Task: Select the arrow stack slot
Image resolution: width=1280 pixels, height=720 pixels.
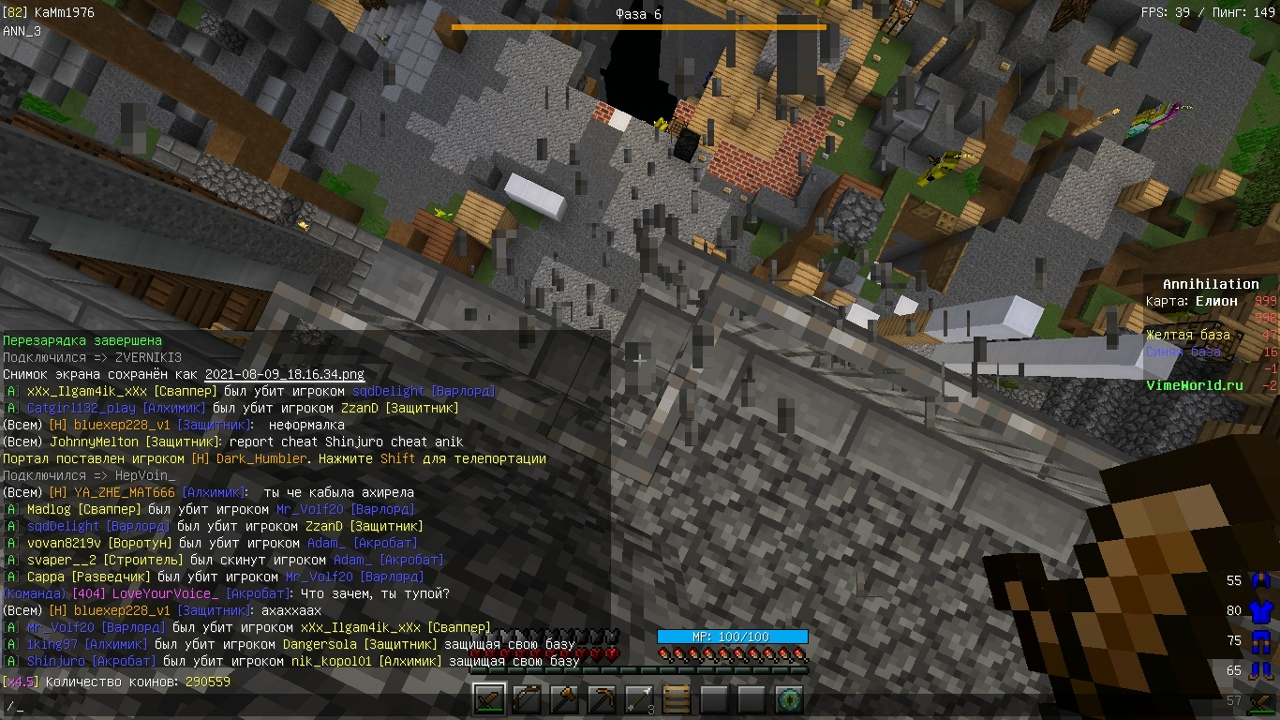Action: 640,699
